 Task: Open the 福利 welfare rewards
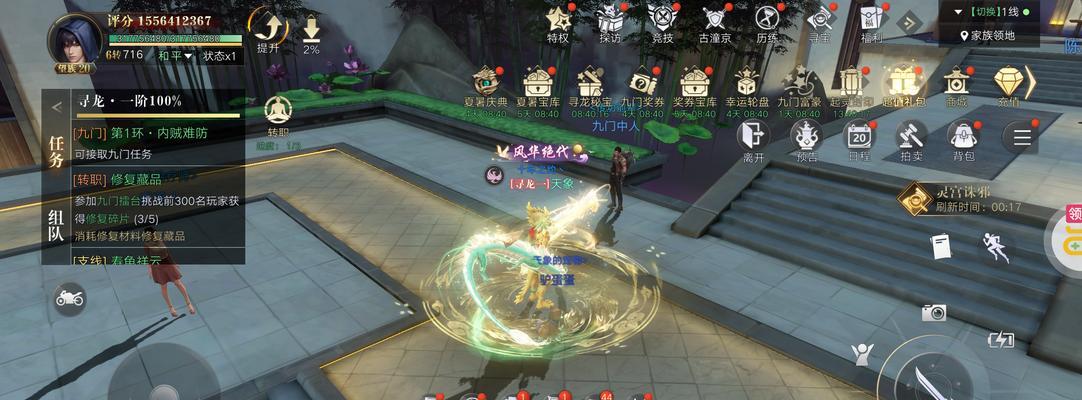point(871,20)
